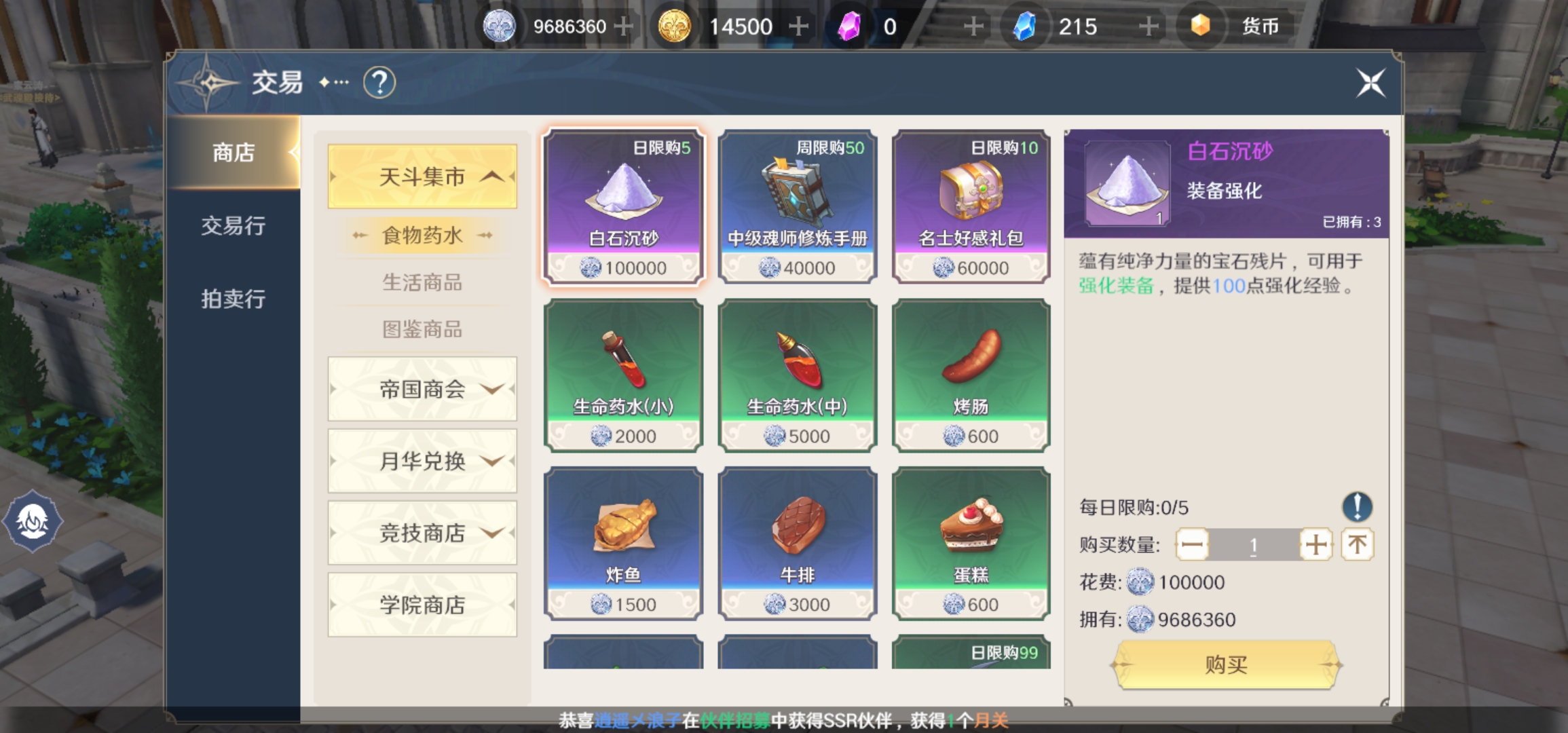Show the 图鉴商品 subcategory

tap(422, 329)
